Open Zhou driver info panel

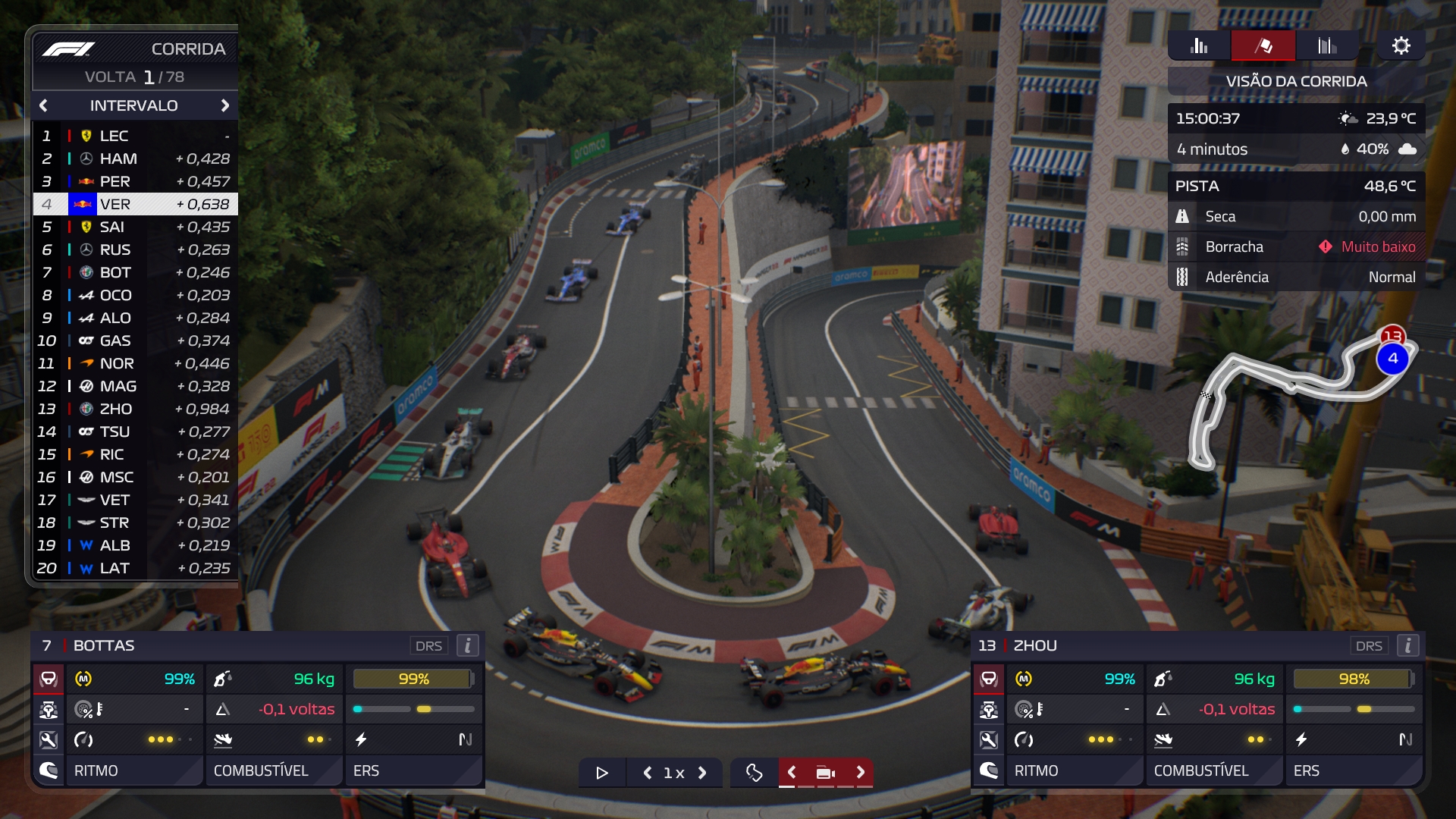(1408, 645)
